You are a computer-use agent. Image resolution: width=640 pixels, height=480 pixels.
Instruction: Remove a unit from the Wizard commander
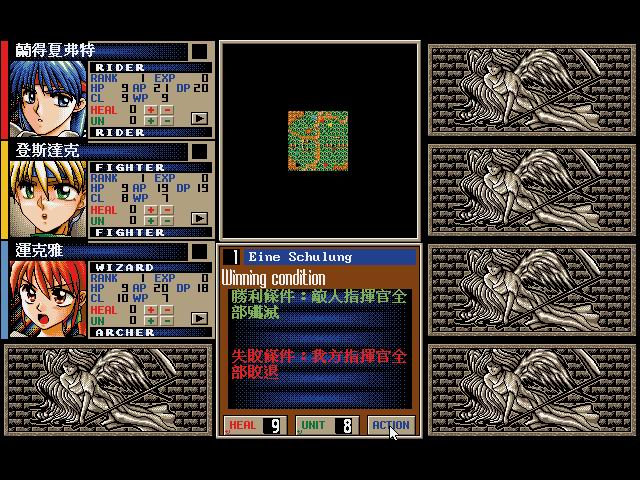(x=165, y=321)
